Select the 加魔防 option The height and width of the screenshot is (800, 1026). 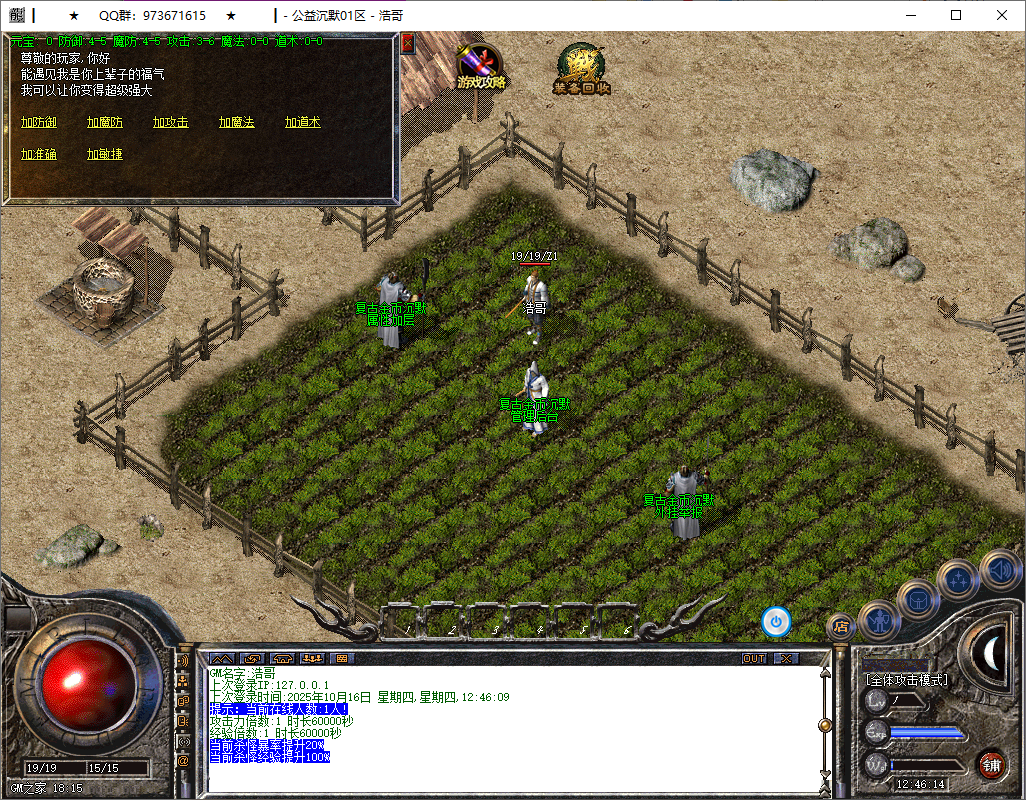[x=105, y=122]
